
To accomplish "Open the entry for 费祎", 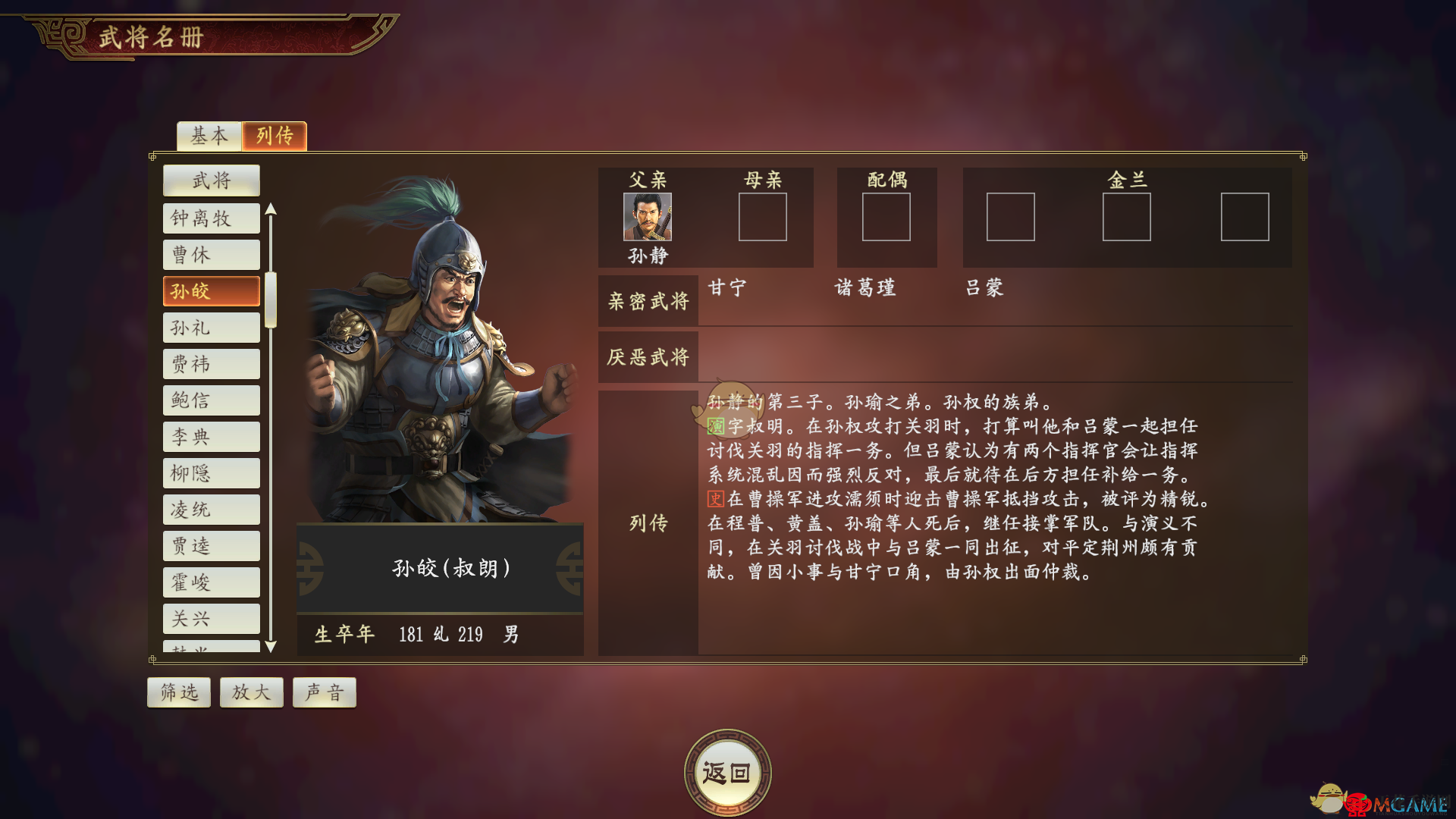I will [212, 364].
